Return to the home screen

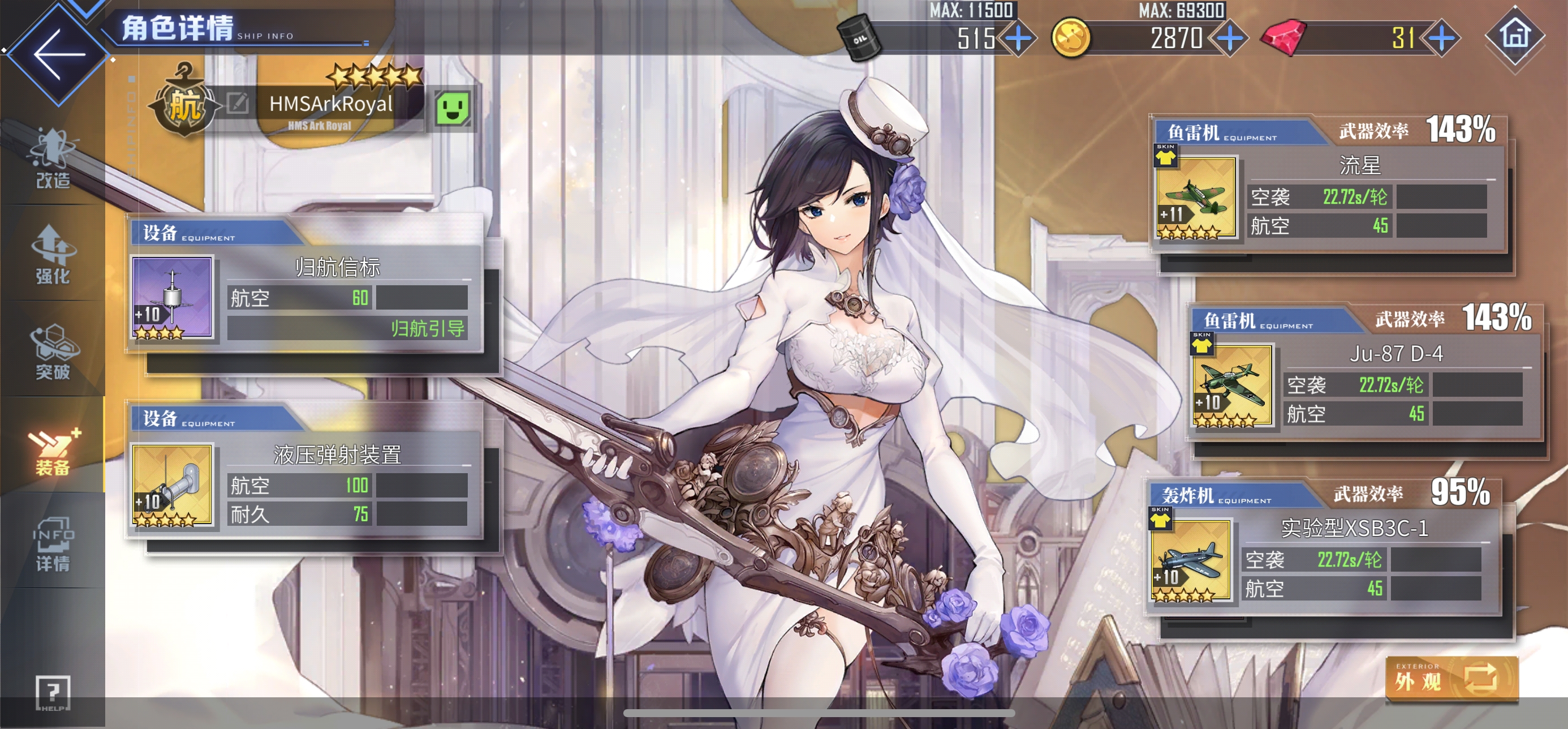tap(1514, 37)
